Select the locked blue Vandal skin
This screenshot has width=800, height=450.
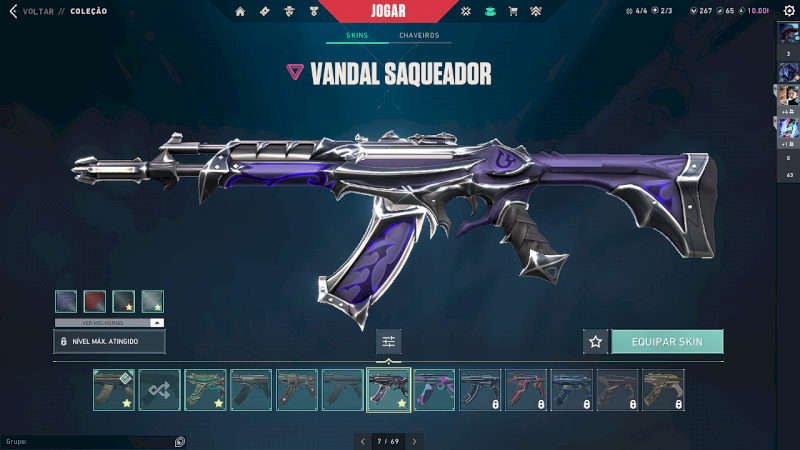571,390
